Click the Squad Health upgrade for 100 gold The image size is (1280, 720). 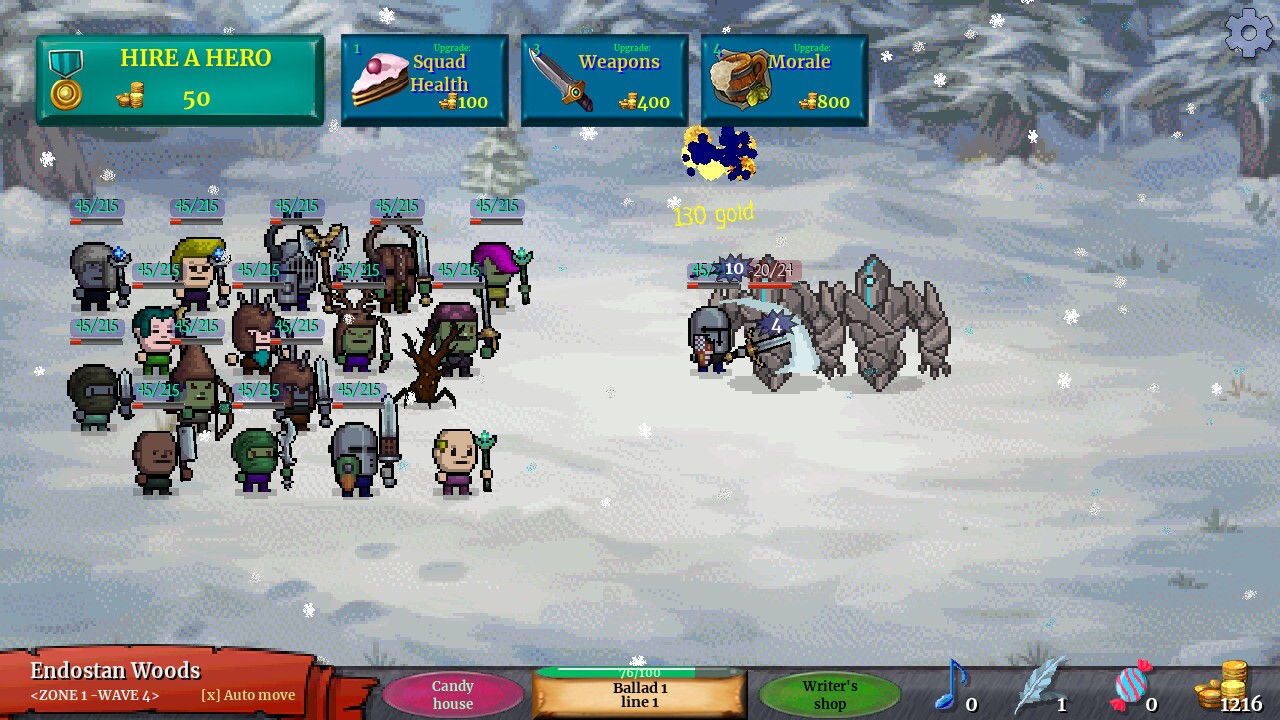click(x=422, y=80)
